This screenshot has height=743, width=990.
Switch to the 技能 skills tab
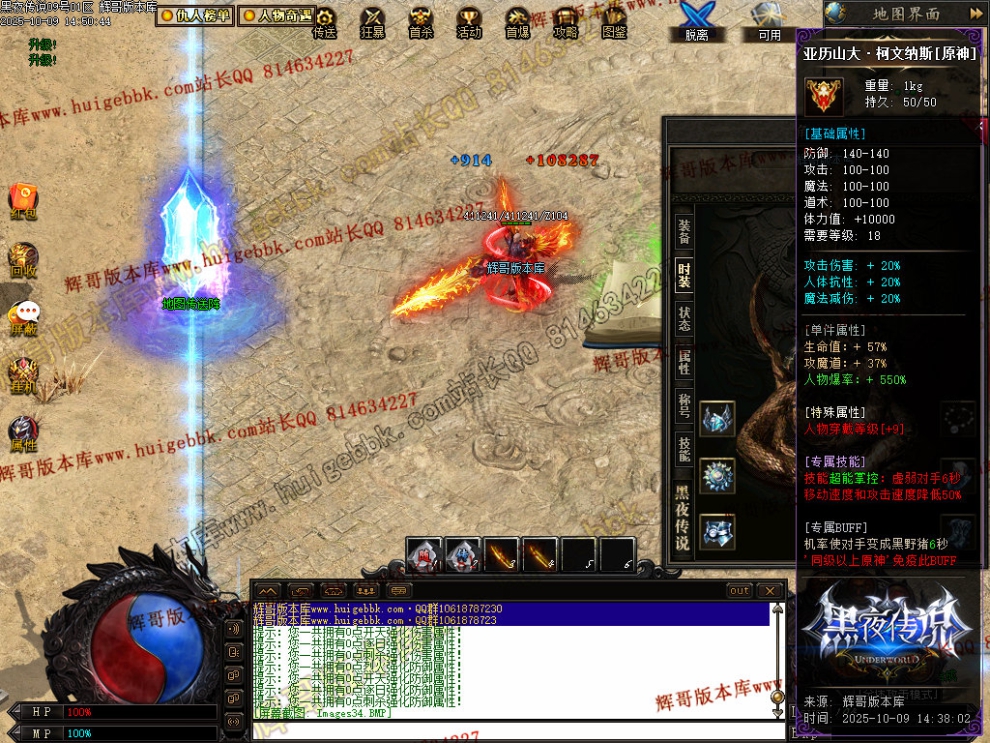click(684, 448)
